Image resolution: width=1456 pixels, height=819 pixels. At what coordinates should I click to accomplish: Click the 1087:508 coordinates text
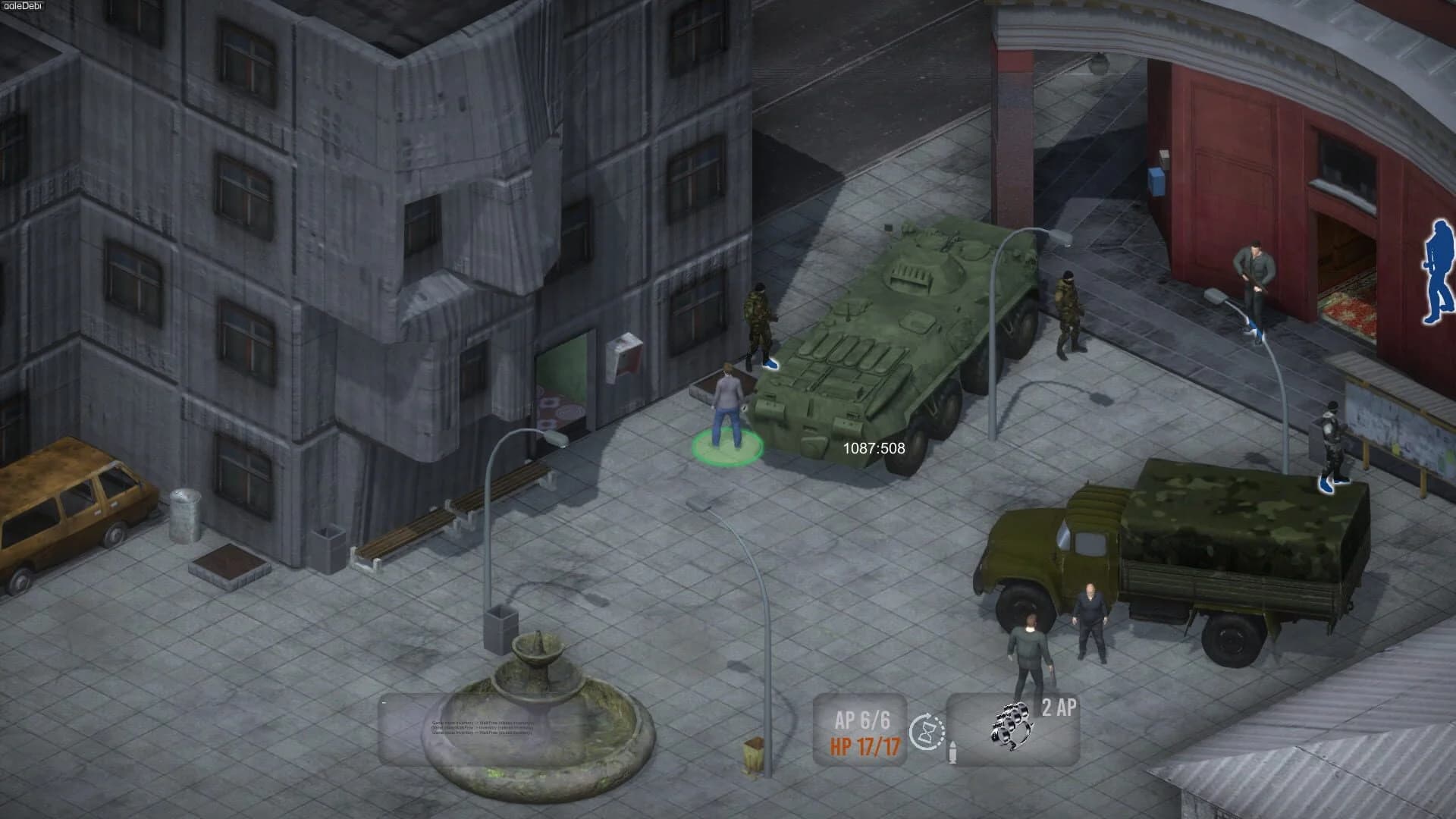[872, 447]
